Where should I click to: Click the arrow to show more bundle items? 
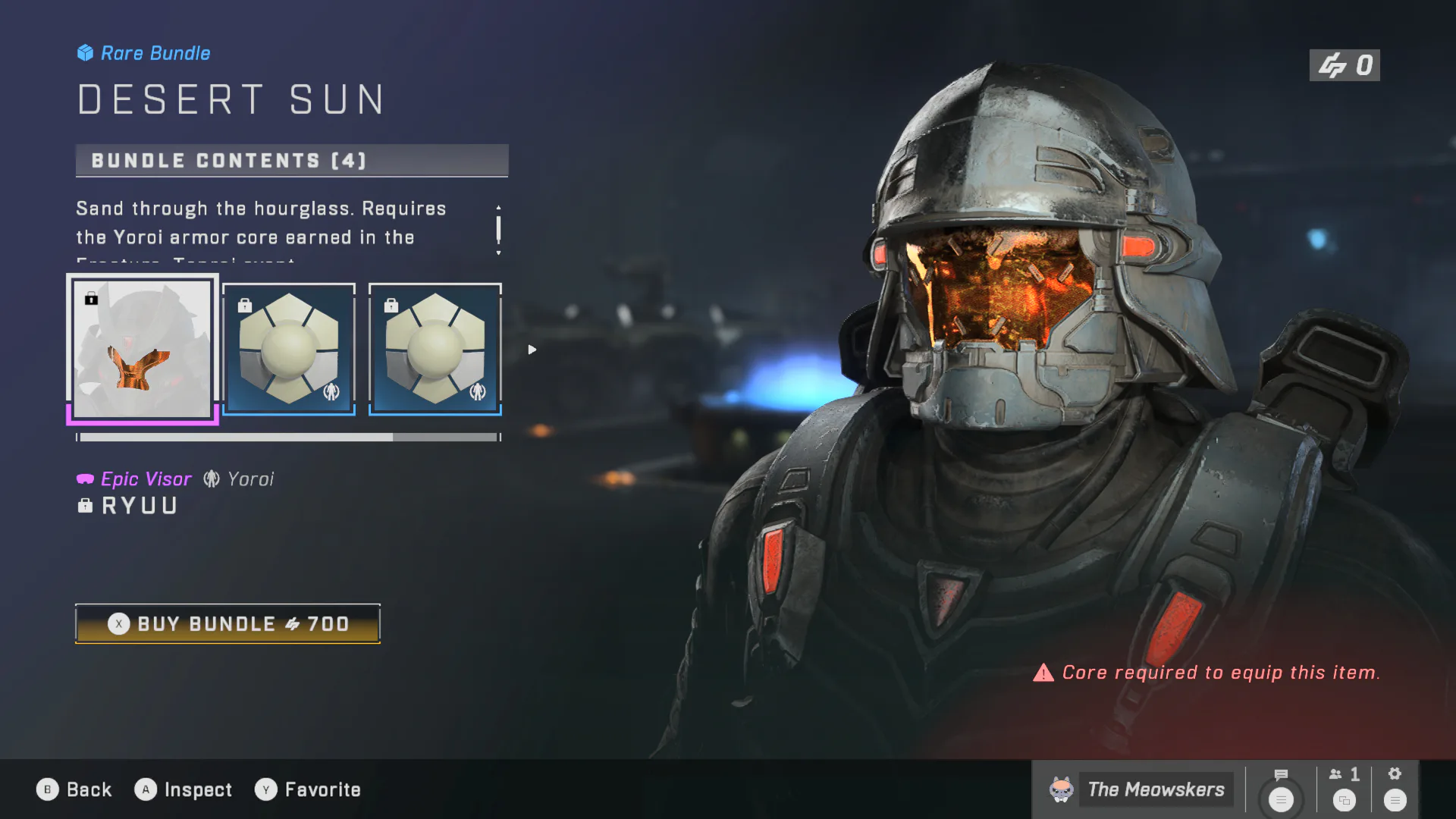coord(532,350)
